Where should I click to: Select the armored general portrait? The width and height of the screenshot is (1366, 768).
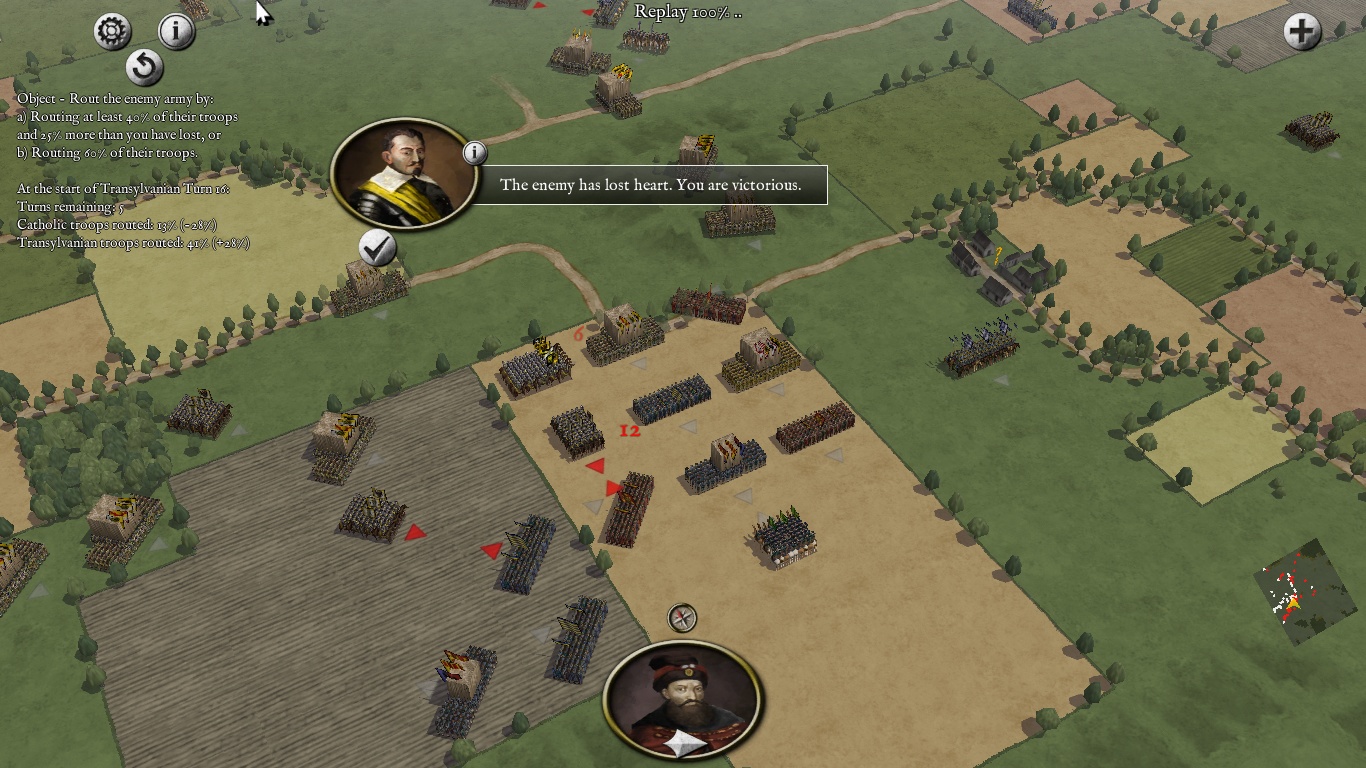[404, 174]
